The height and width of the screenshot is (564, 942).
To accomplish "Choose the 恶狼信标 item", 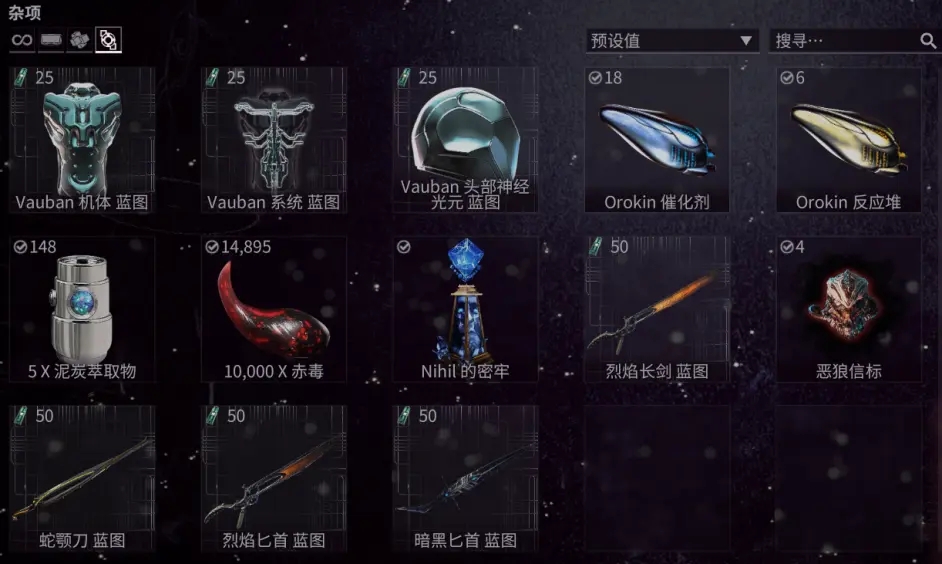I will (849, 309).
